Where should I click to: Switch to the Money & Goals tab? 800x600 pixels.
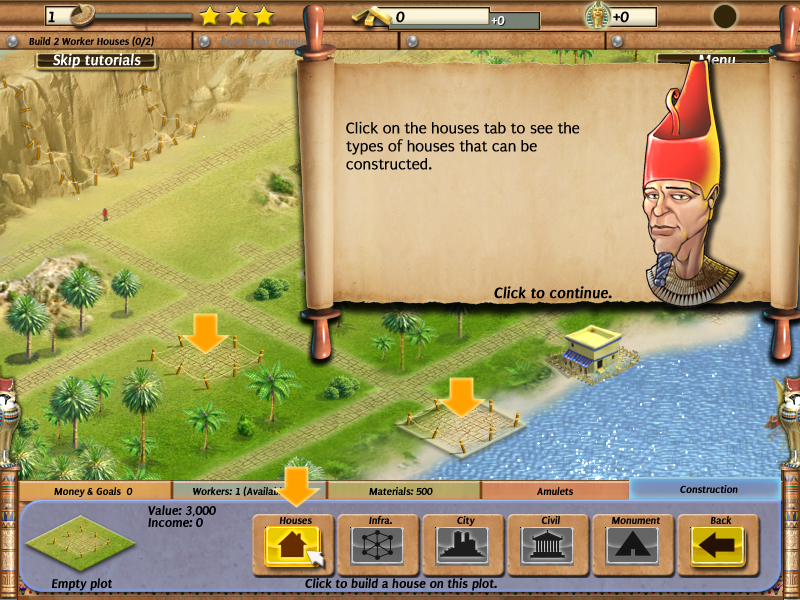95,491
